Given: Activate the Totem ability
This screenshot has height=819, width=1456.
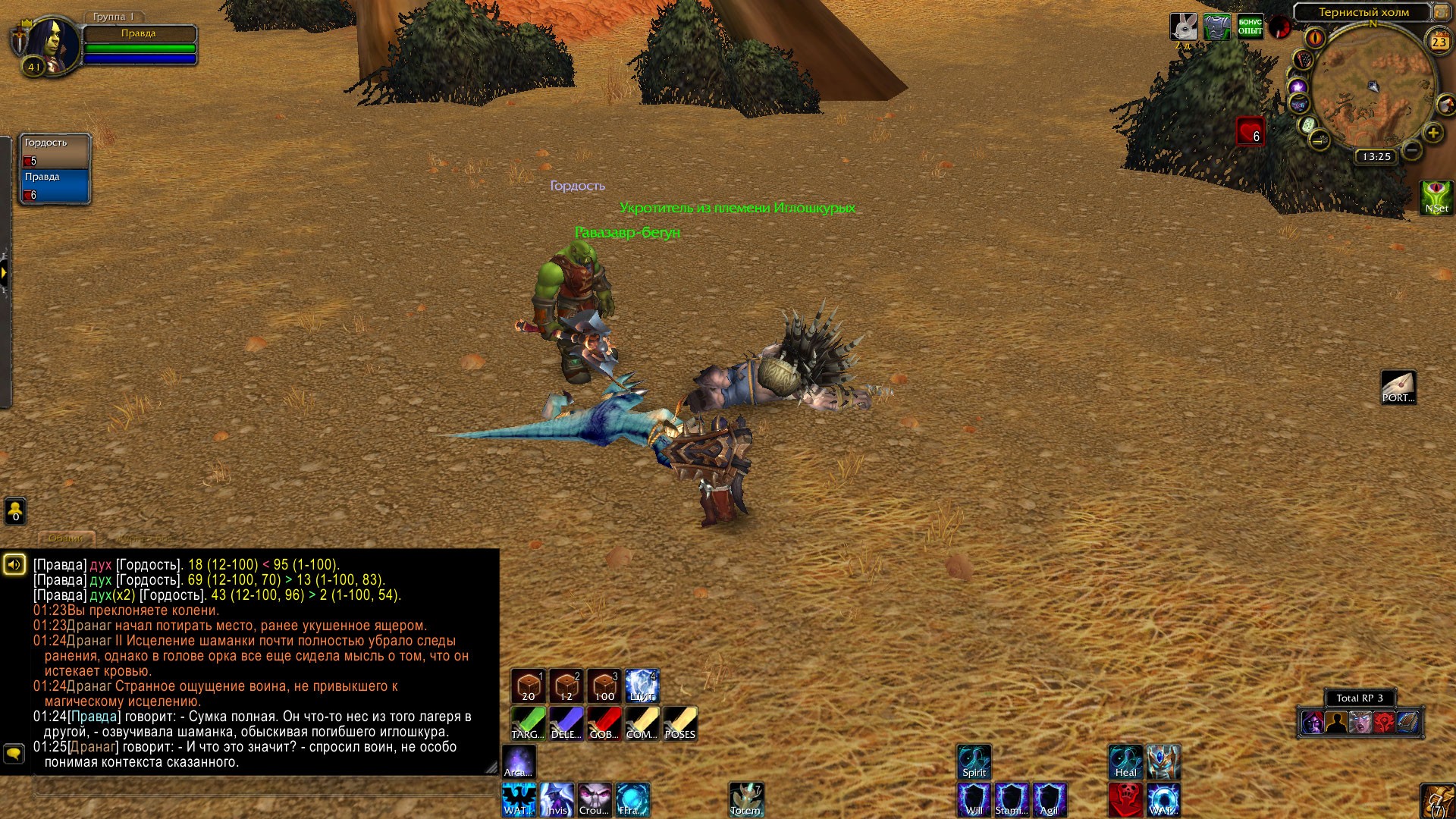Looking at the screenshot, I should click(x=746, y=800).
